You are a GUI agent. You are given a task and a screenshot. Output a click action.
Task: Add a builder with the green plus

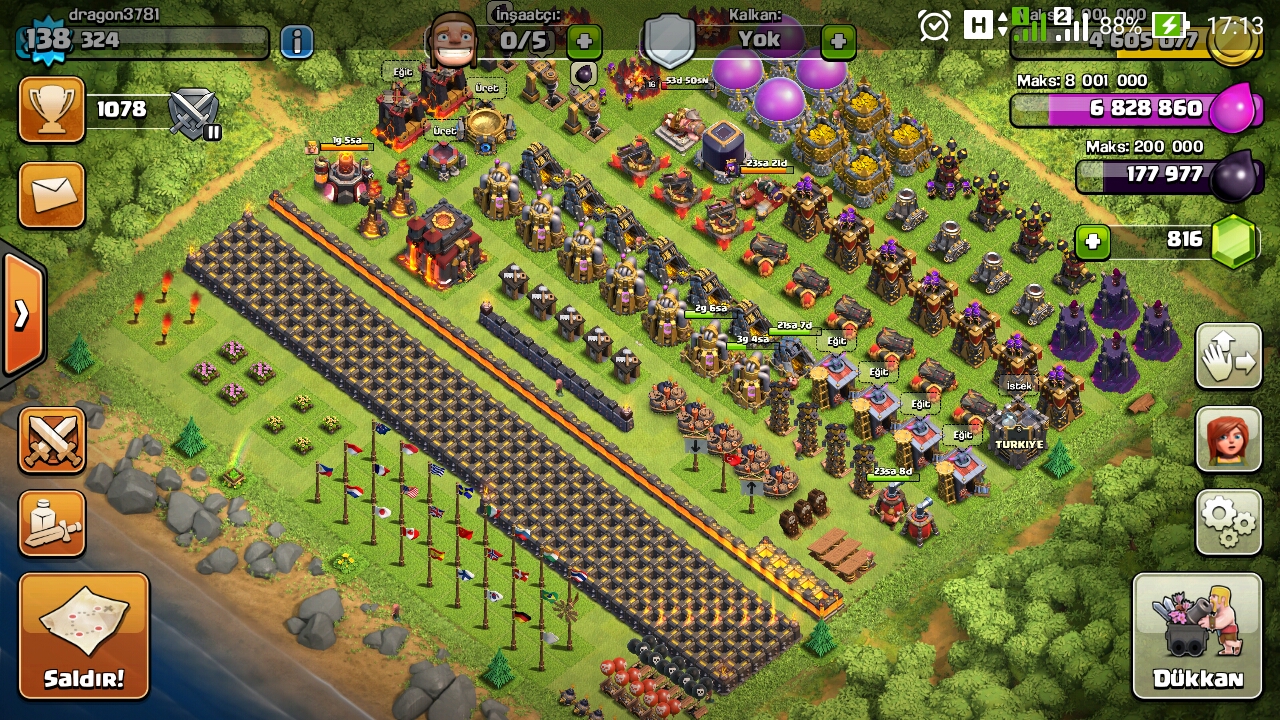coord(584,41)
